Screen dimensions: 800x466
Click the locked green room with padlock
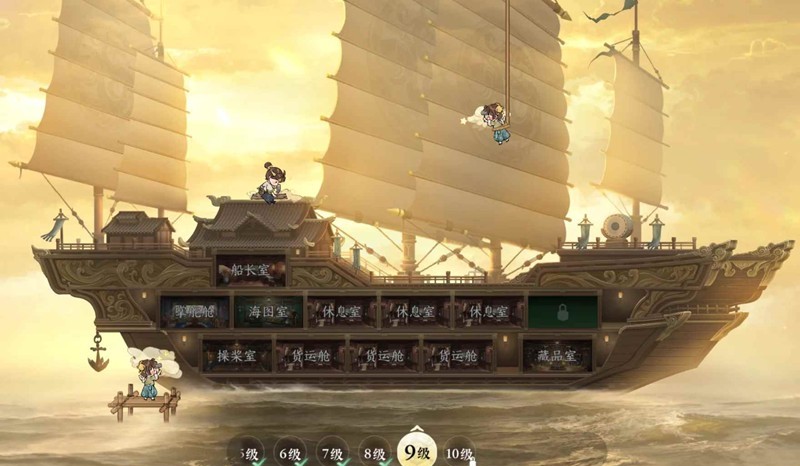click(563, 311)
